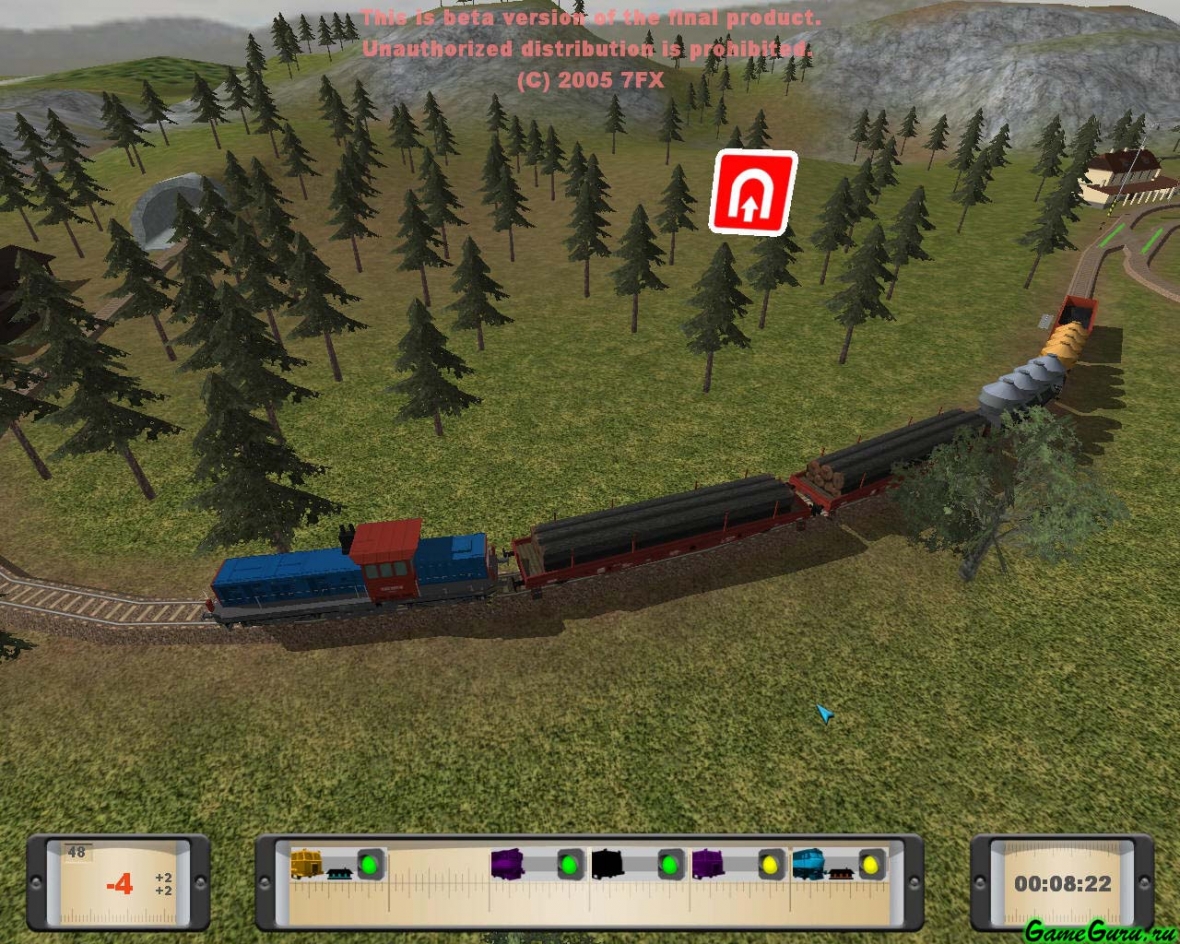Select the blue locomotive in the schedule bar
Viewport: 1180px width, 944px height.
809,863
